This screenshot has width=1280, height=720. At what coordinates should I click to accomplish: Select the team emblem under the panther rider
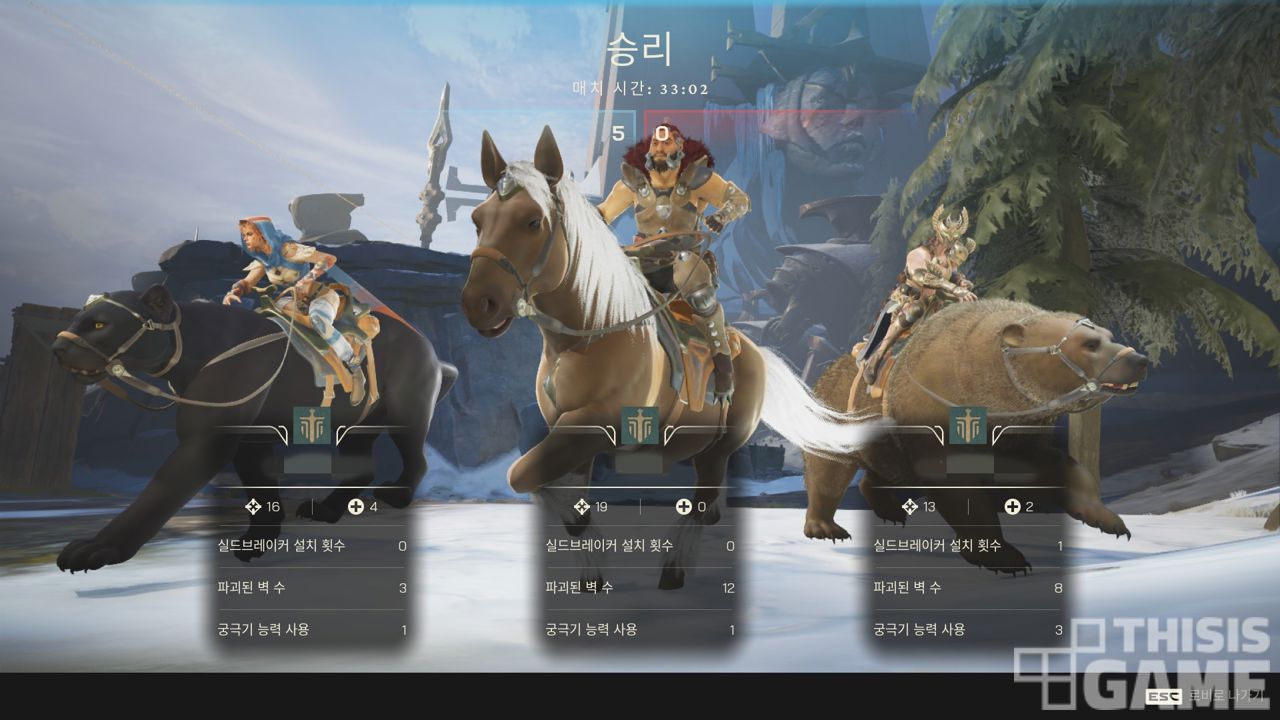[312, 426]
